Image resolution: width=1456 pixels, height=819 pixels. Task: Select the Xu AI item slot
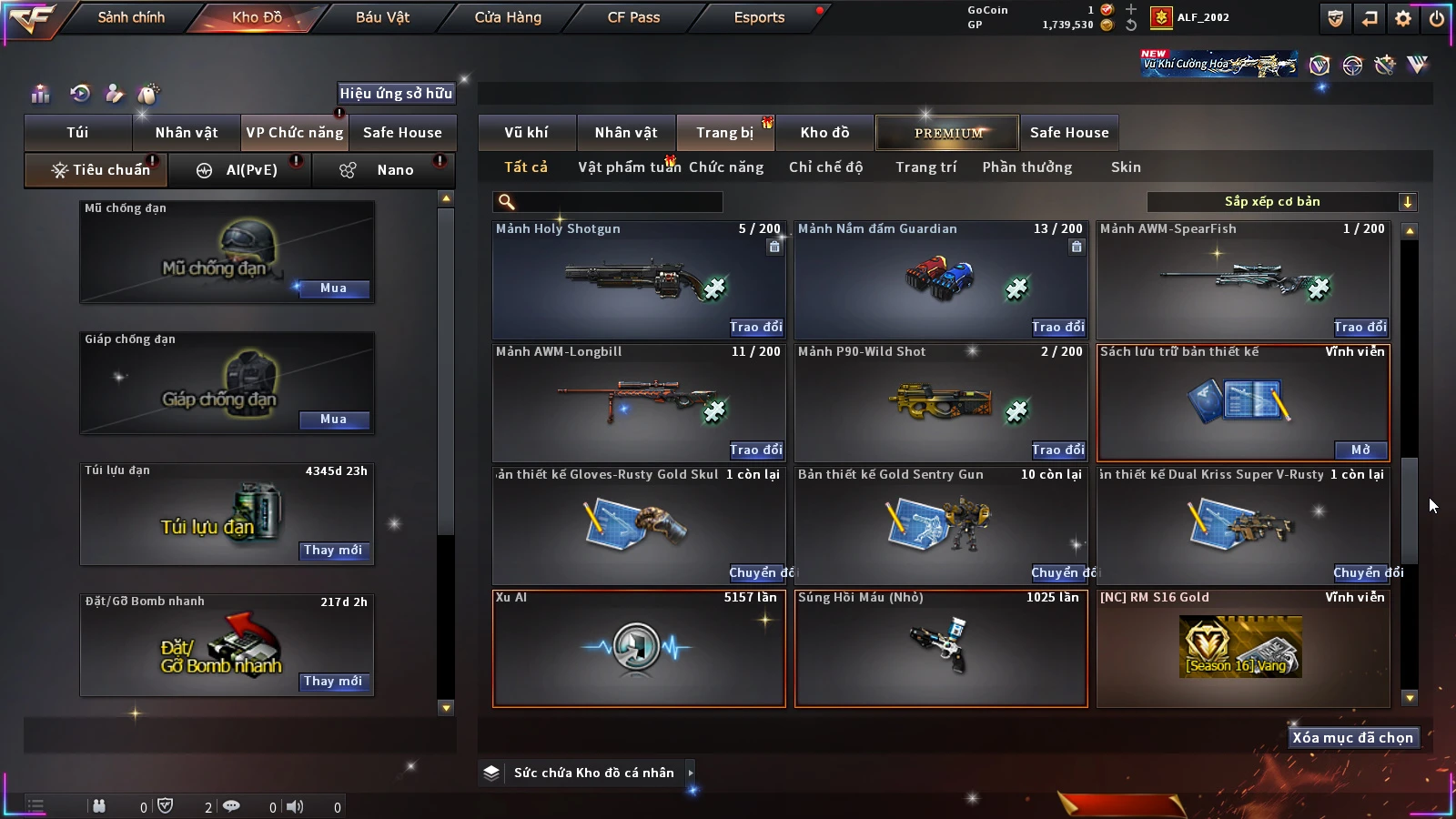tap(638, 648)
